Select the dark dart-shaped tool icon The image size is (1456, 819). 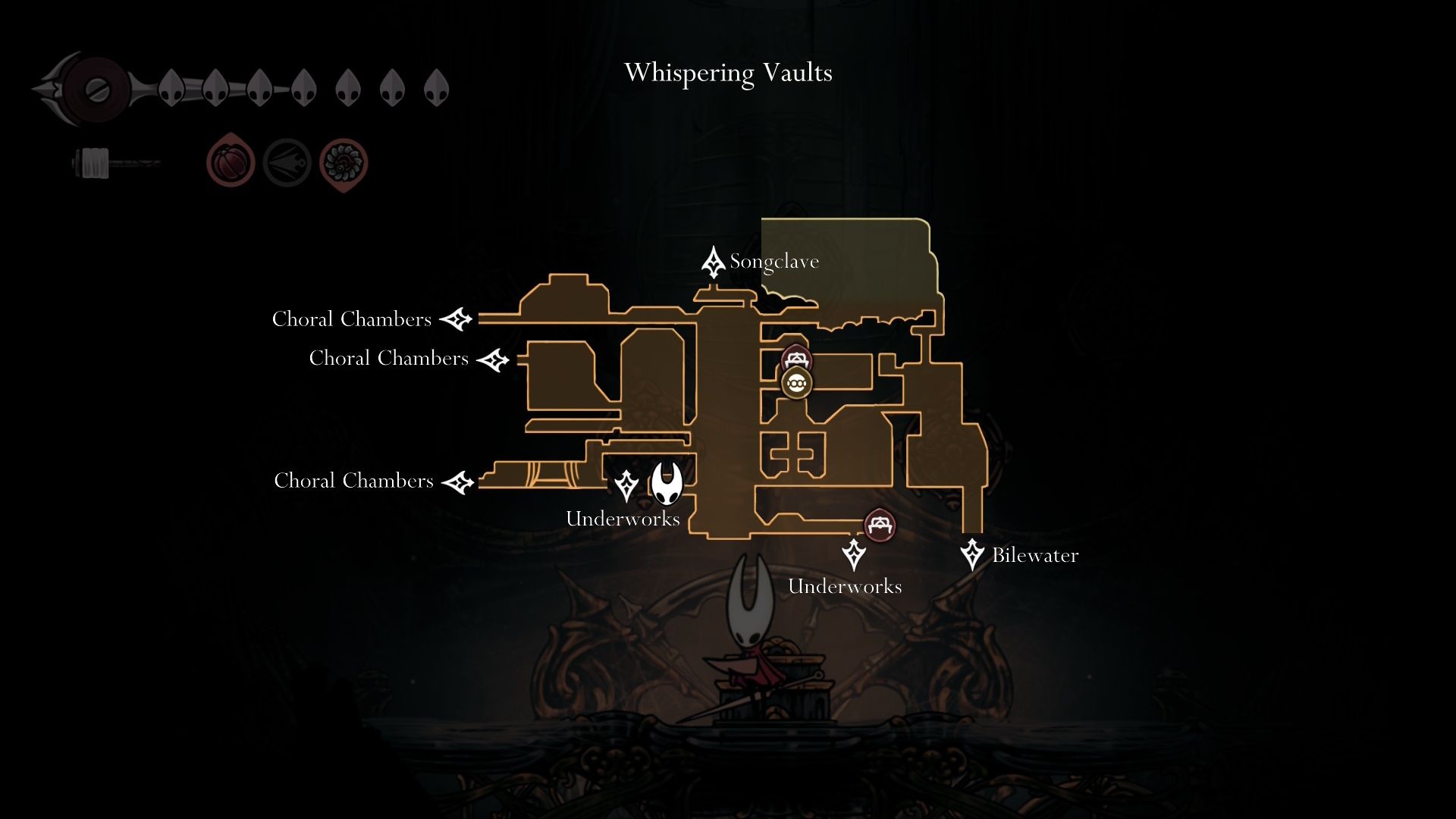[x=287, y=163]
